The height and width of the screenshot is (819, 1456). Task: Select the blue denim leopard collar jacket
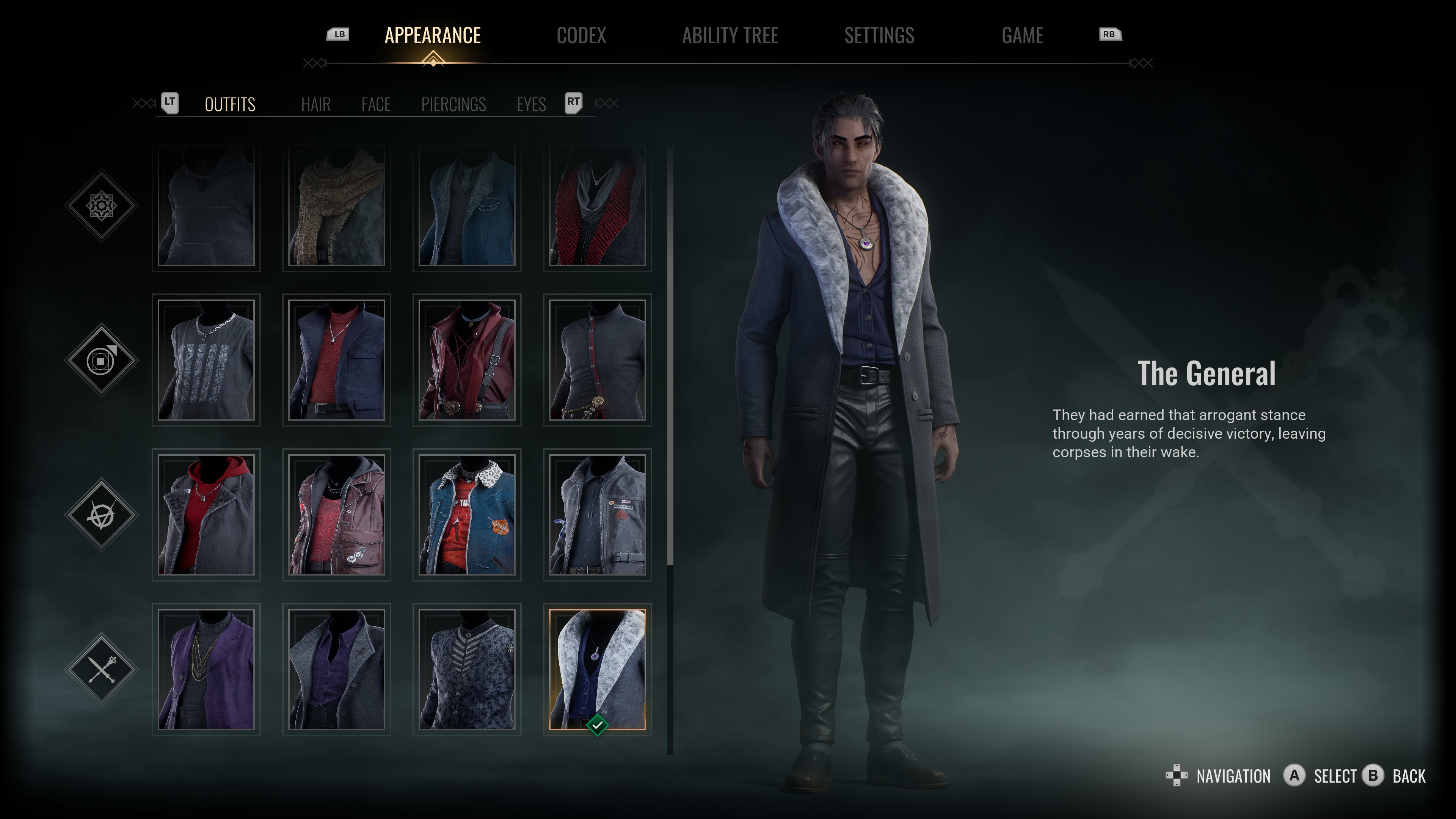(x=467, y=515)
